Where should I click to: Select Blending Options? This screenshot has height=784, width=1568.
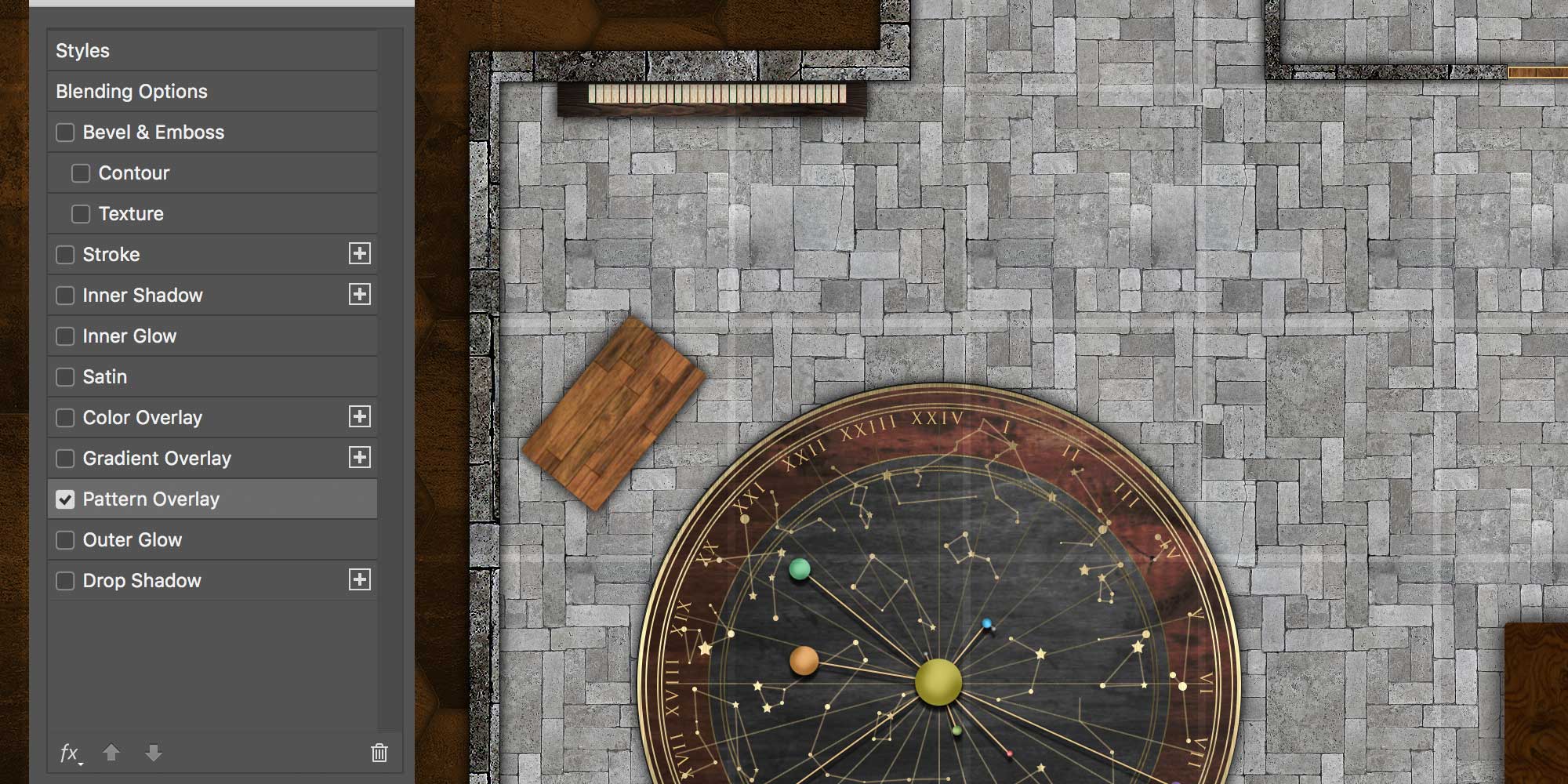pyautogui.click(x=132, y=92)
